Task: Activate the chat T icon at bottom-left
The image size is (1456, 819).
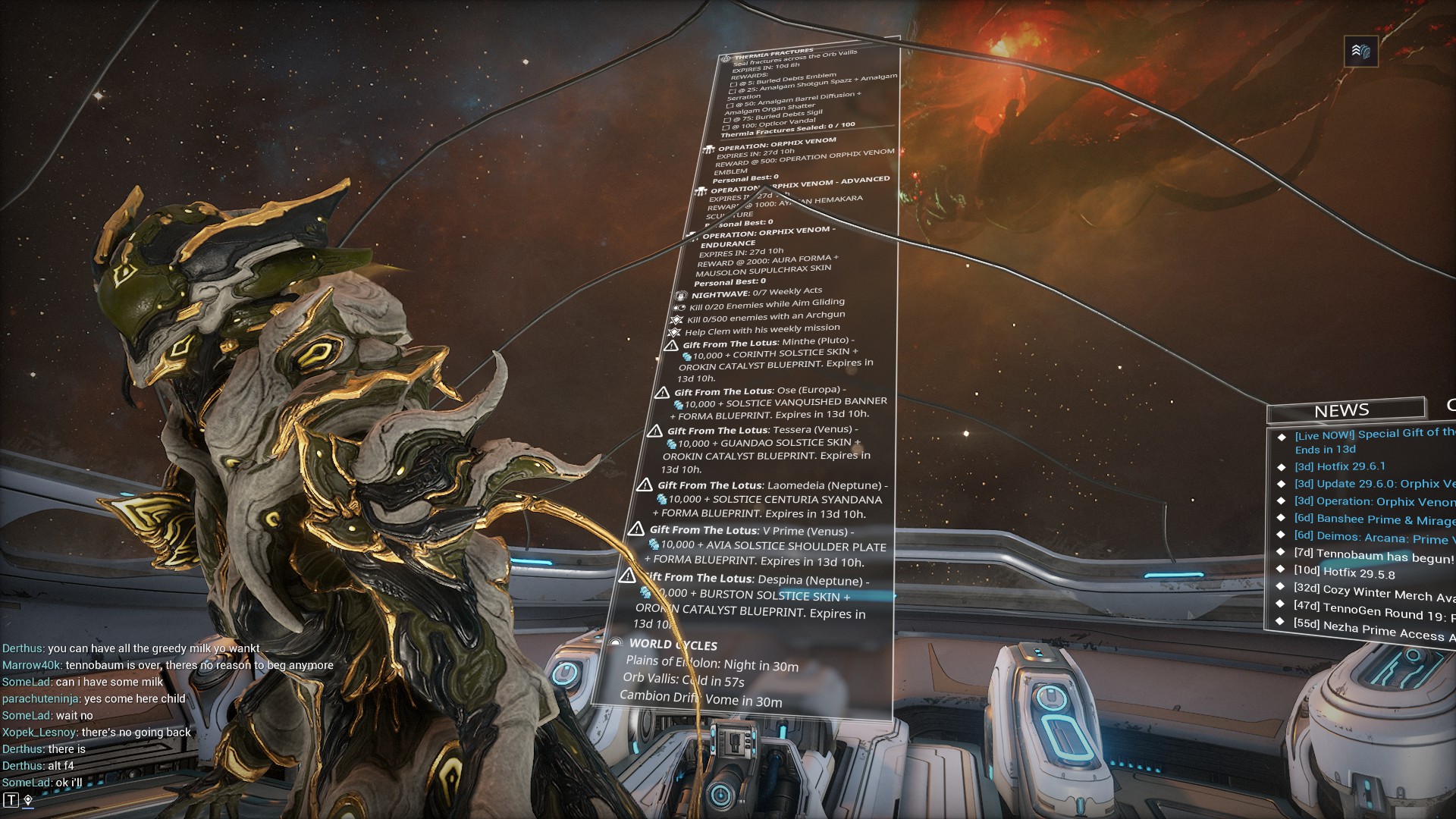Action: [11, 800]
